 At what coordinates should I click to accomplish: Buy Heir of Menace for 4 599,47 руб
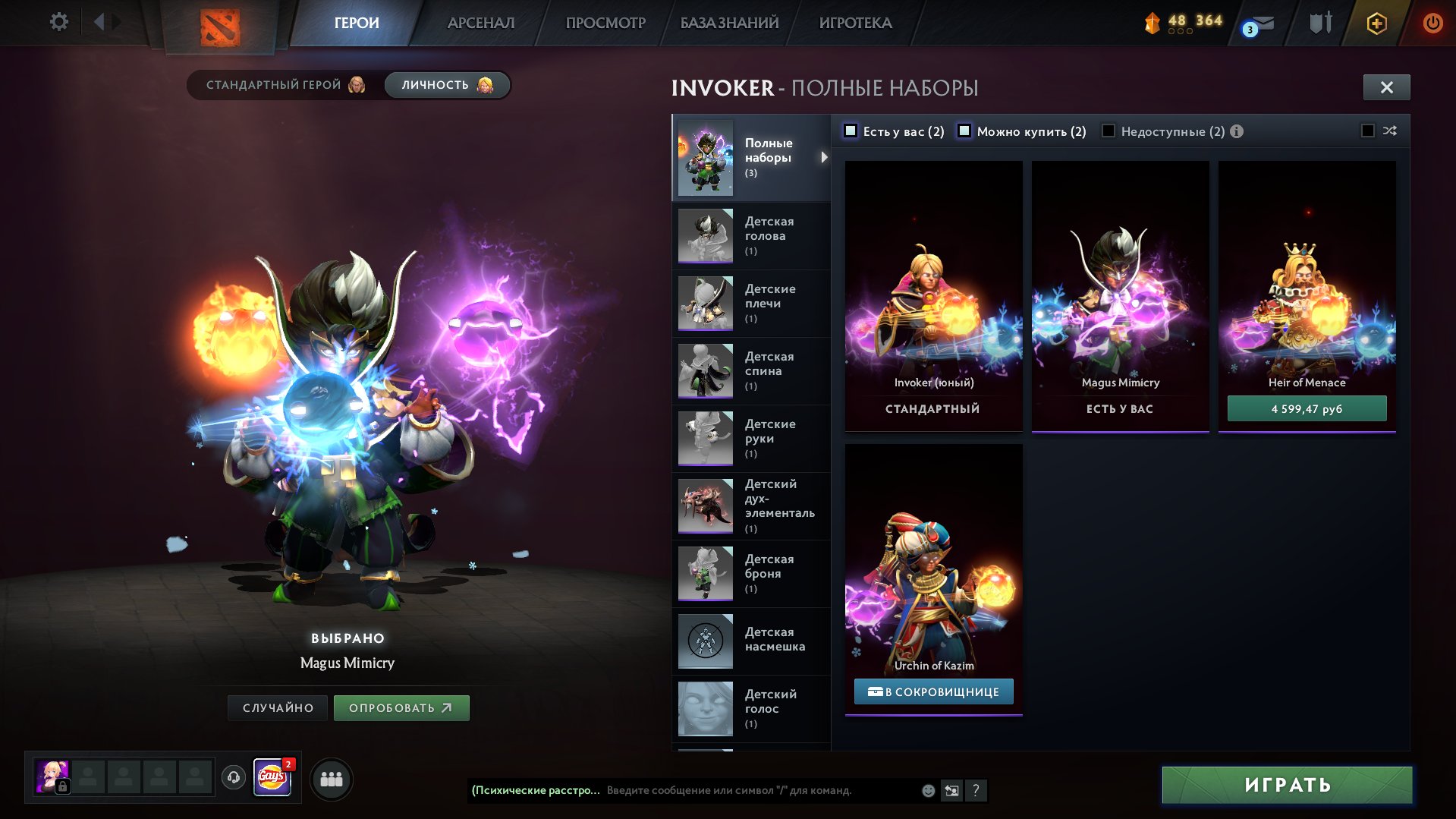pos(1307,409)
